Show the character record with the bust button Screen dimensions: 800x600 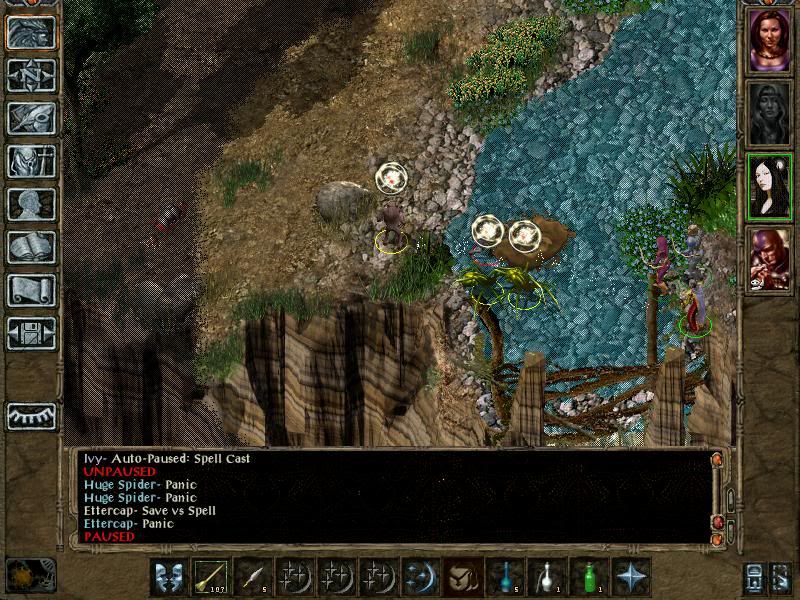click(31, 204)
